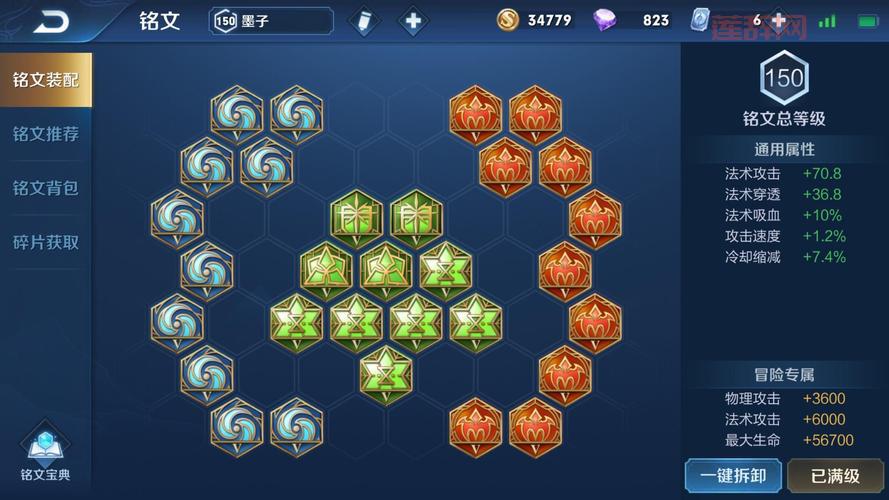Click the pencil rename icon

(x=366, y=20)
